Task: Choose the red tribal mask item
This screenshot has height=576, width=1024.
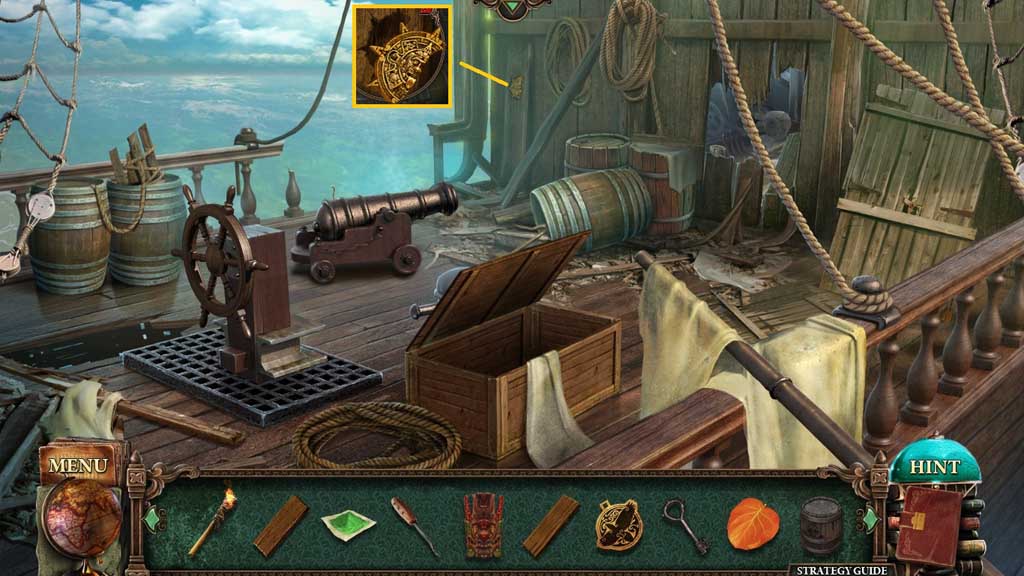Action: pyautogui.click(x=483, y=524)
